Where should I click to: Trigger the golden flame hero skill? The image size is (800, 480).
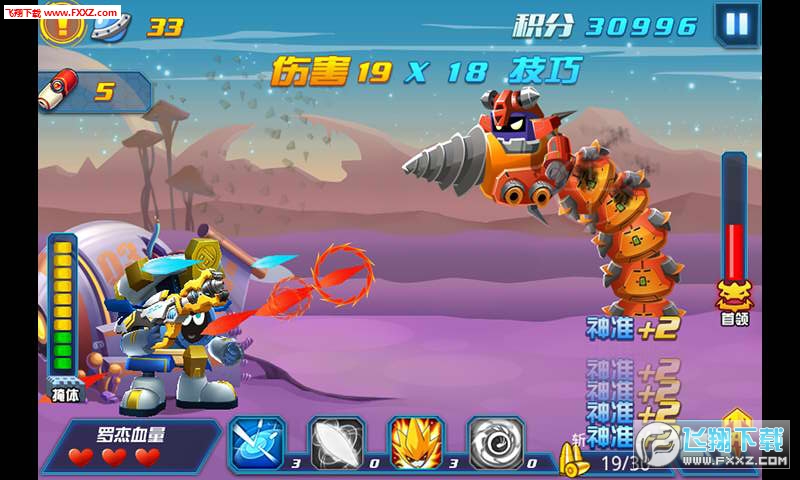click(x=416, y=443)
